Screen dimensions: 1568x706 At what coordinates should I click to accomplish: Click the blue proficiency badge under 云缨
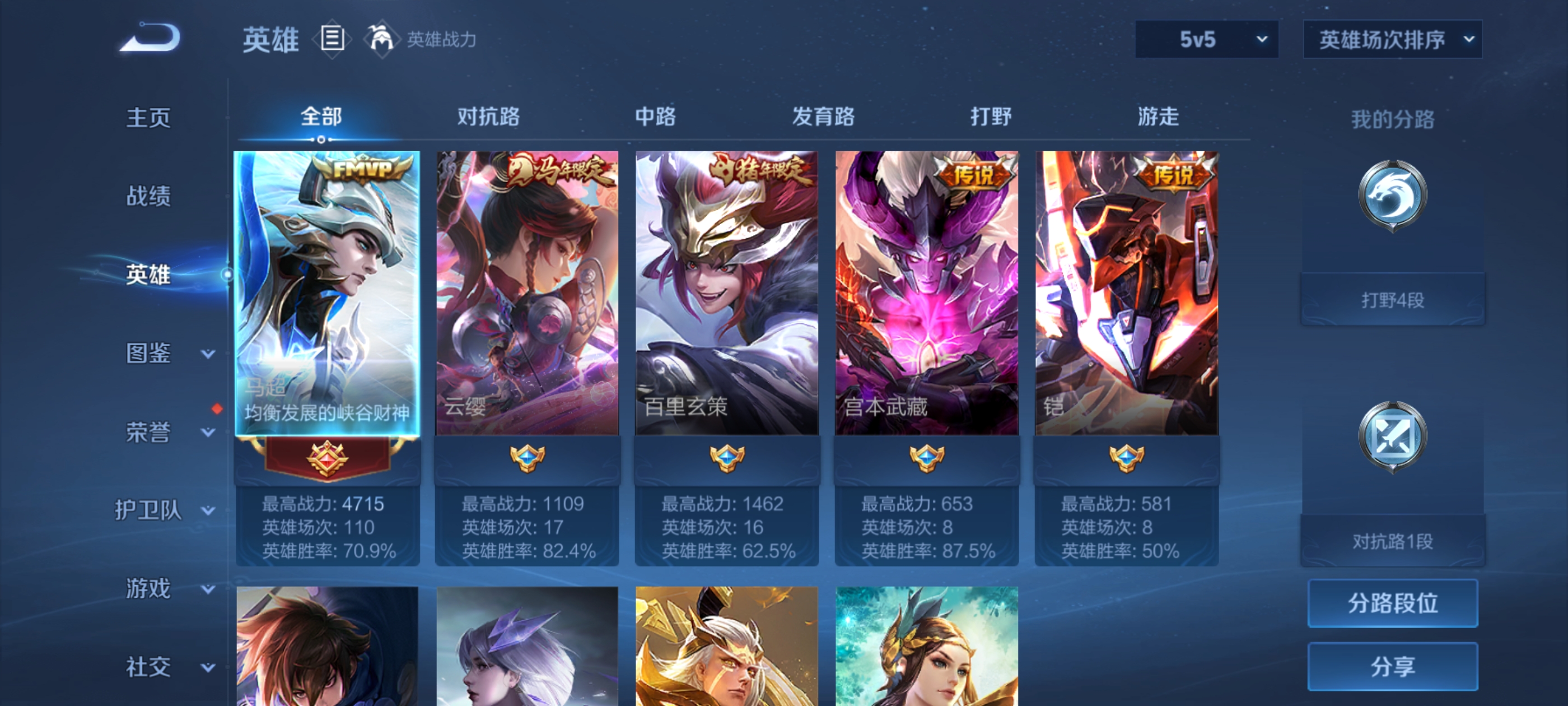526,459
